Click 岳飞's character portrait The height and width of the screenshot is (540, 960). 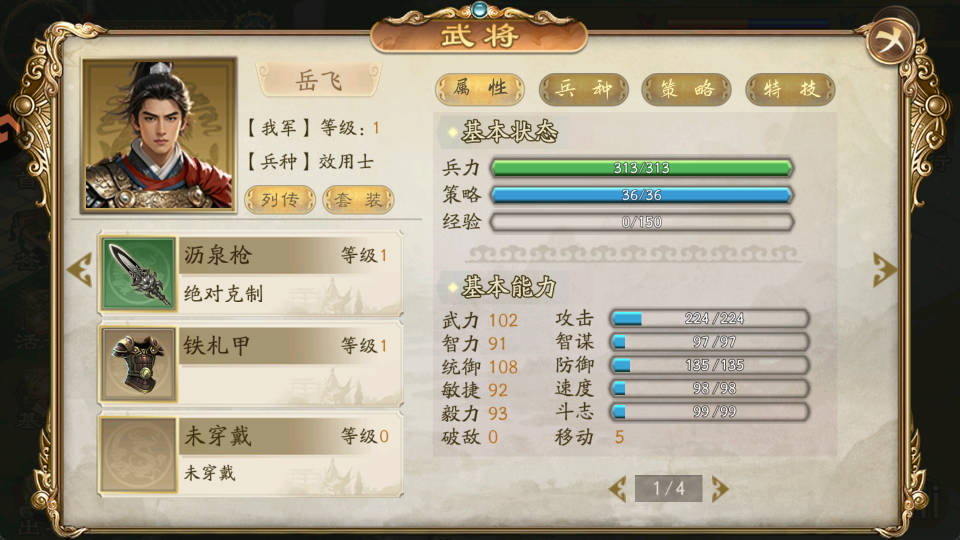[x=160, y=133]
